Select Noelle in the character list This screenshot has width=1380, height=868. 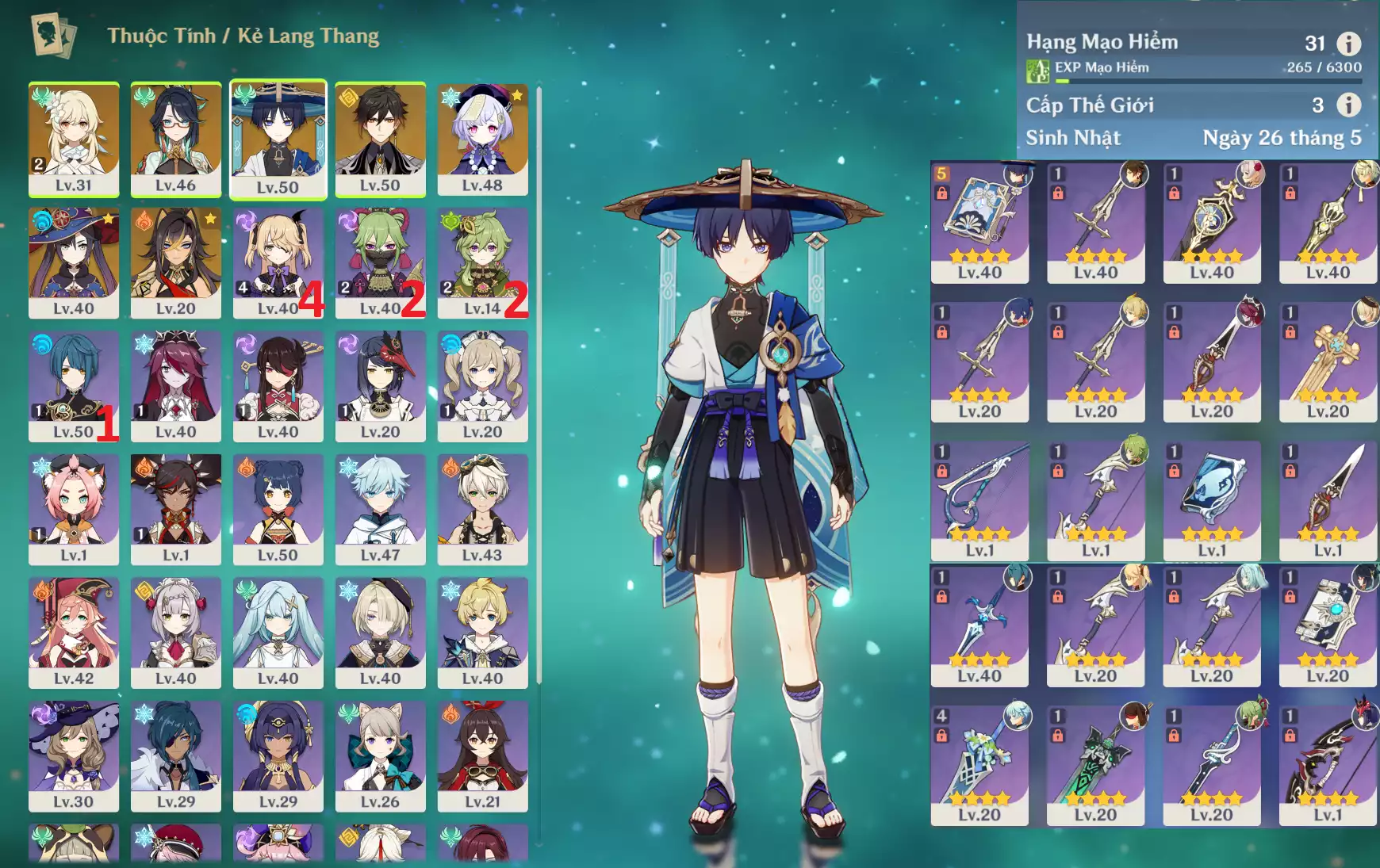175,632
